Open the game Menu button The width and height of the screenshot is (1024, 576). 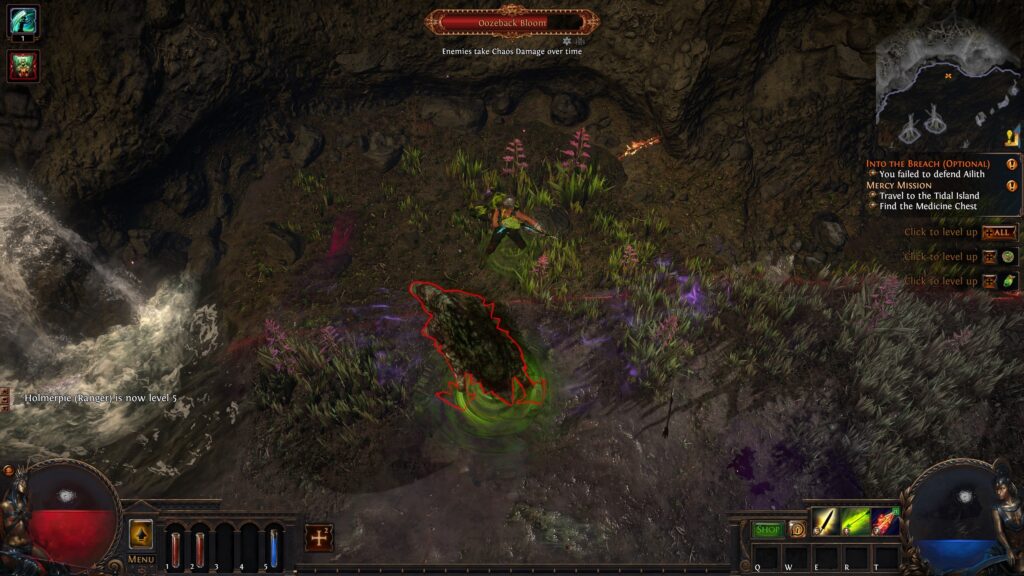[141, 559]
